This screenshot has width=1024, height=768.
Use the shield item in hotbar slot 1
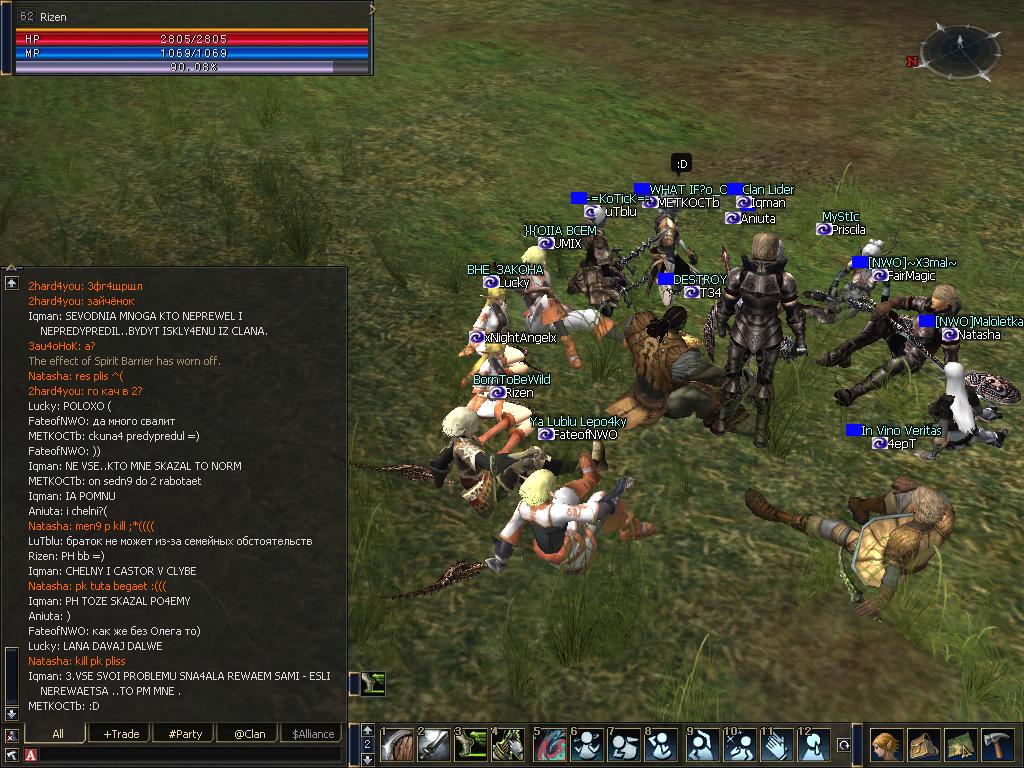point(397,745)
